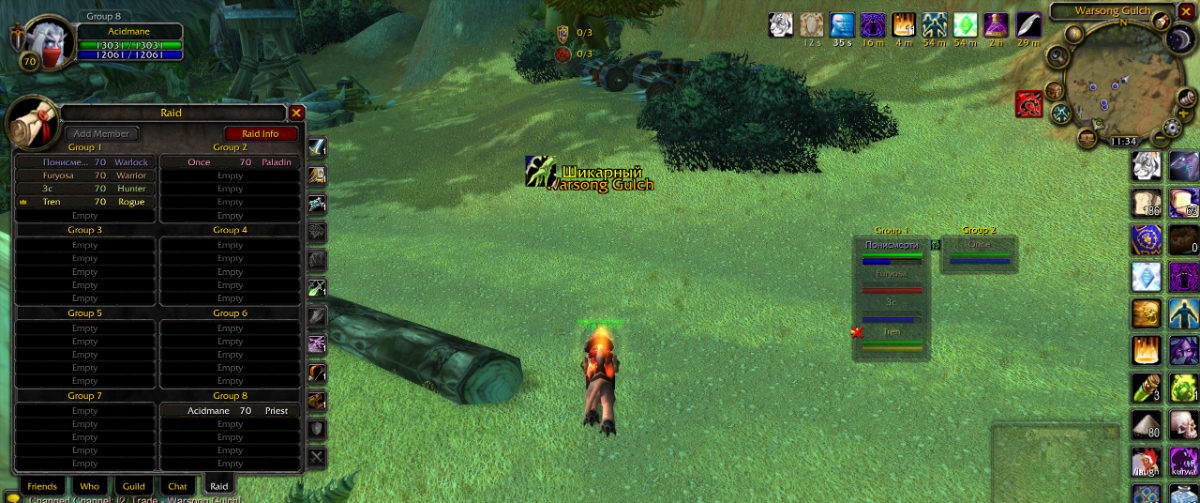Close the Warsong Gulch minimap
Image resolution: width=1200 pixels, height=503 pixels.
click(1186, 11)
